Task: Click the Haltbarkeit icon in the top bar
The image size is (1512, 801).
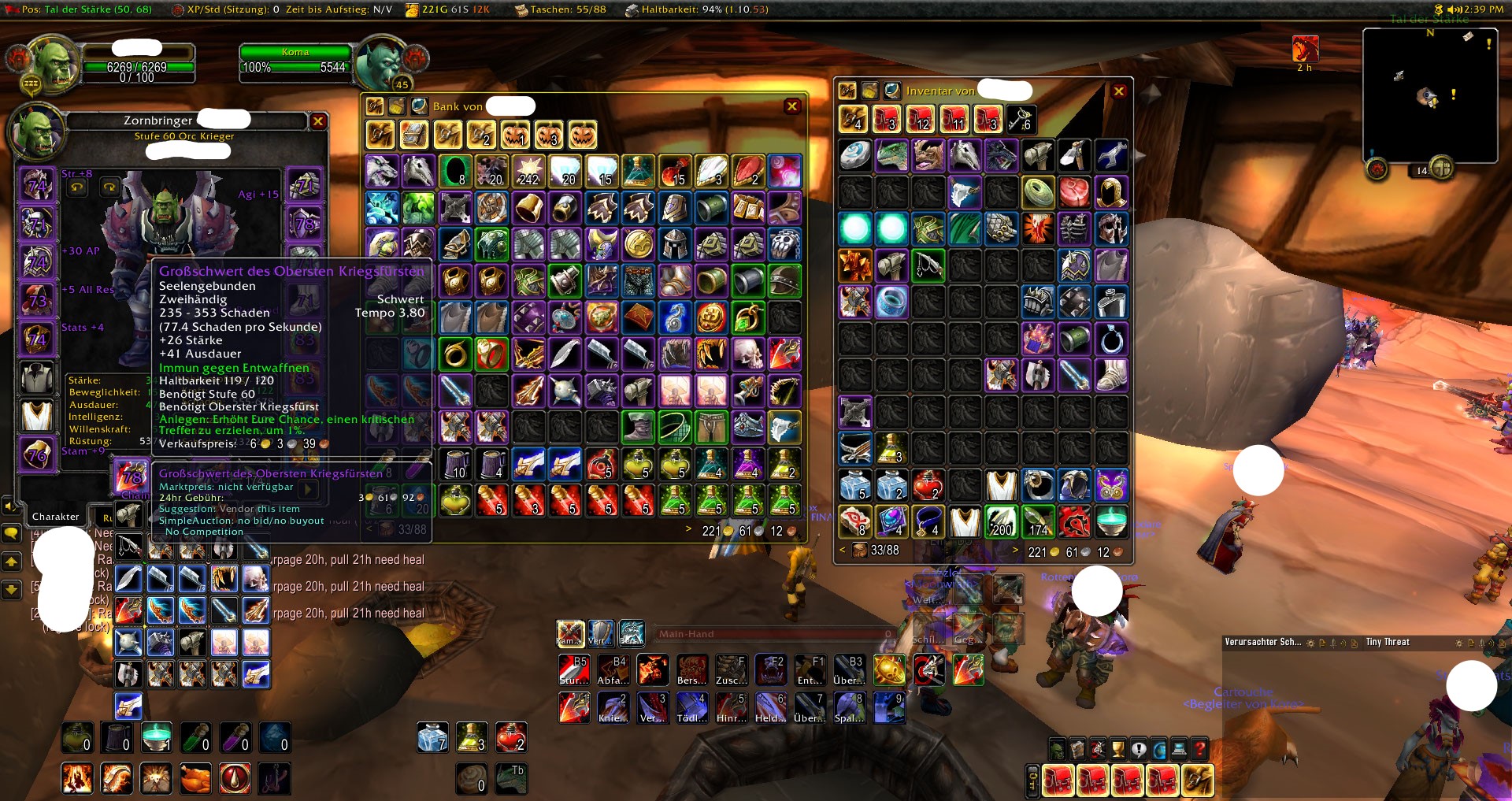Action: point(632,11)
